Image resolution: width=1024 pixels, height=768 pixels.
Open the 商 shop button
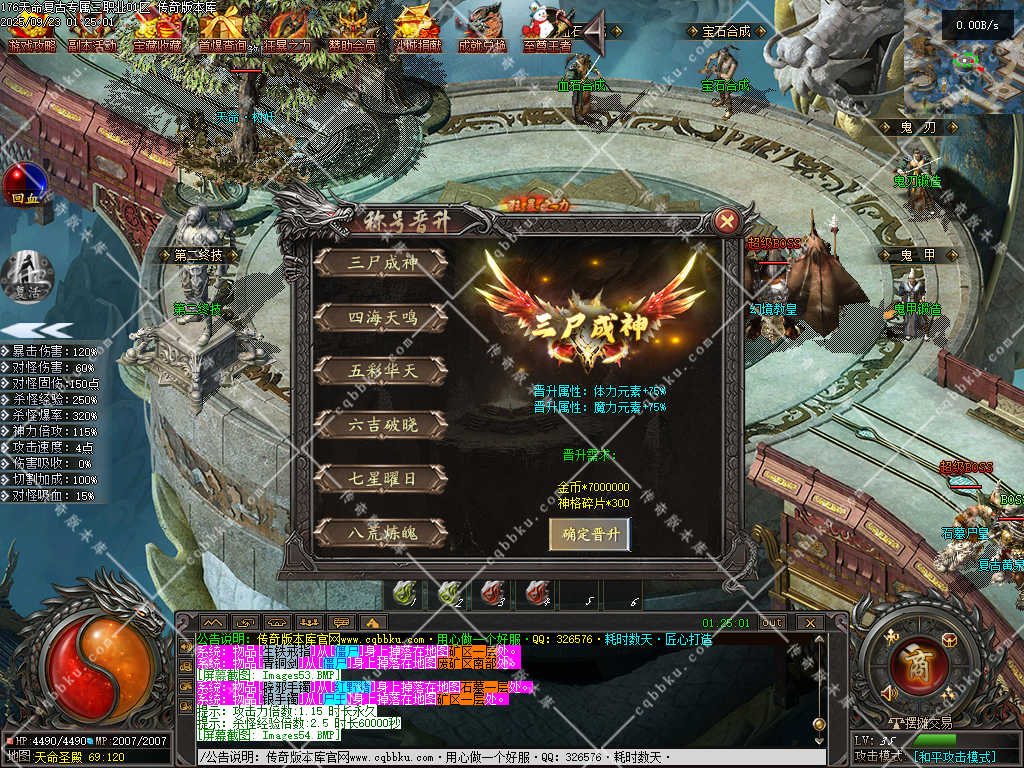click(x=911, y=660)
